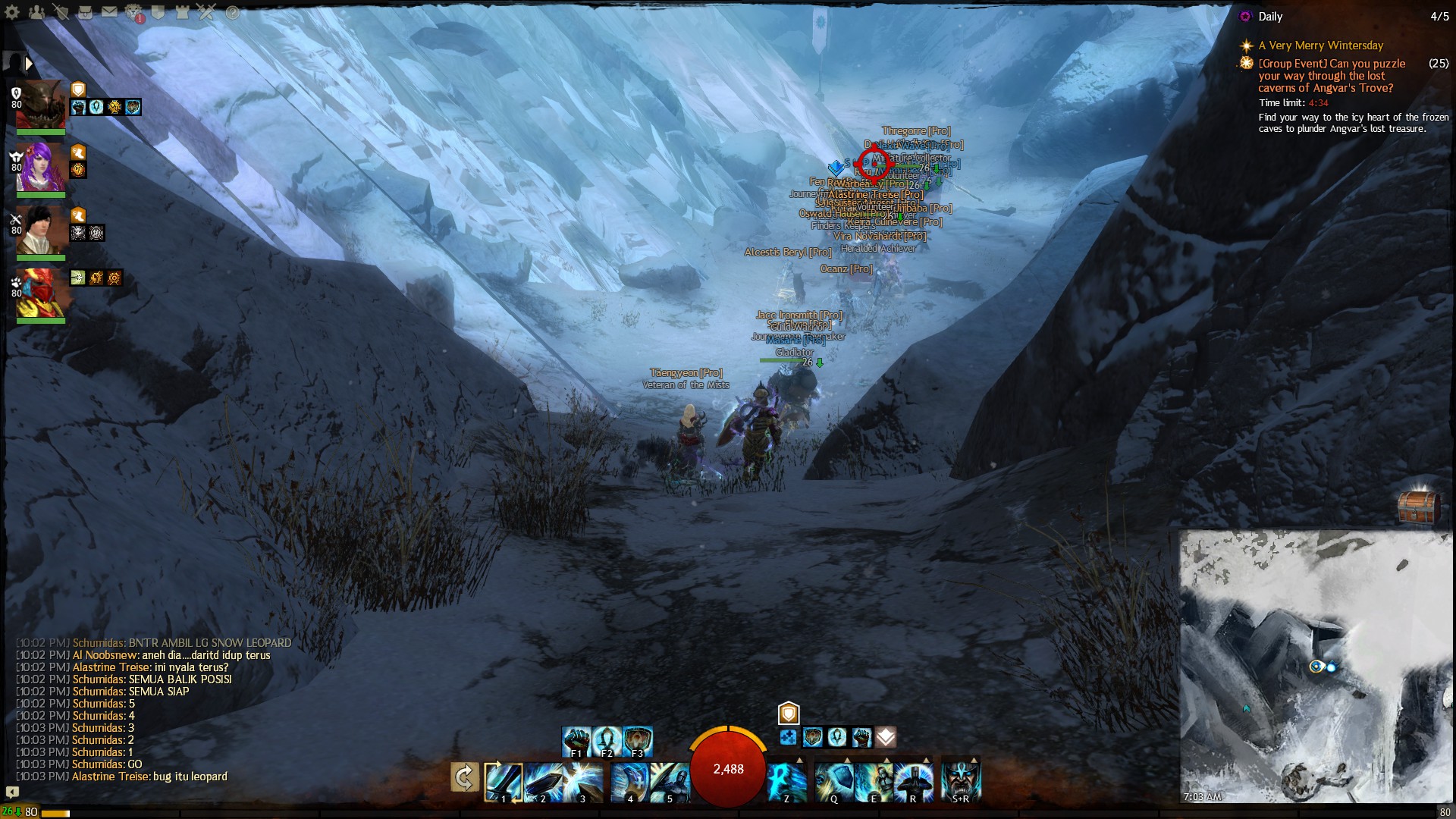Select the red-and-yellow feathered party member portrait
The image size is (1456, 819).
pyautogui.click(x=41, y=293)
